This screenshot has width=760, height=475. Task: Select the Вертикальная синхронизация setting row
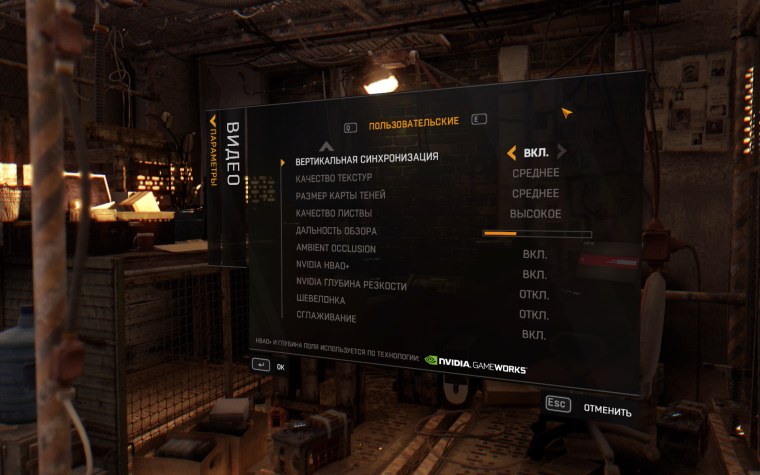[366, 159]
